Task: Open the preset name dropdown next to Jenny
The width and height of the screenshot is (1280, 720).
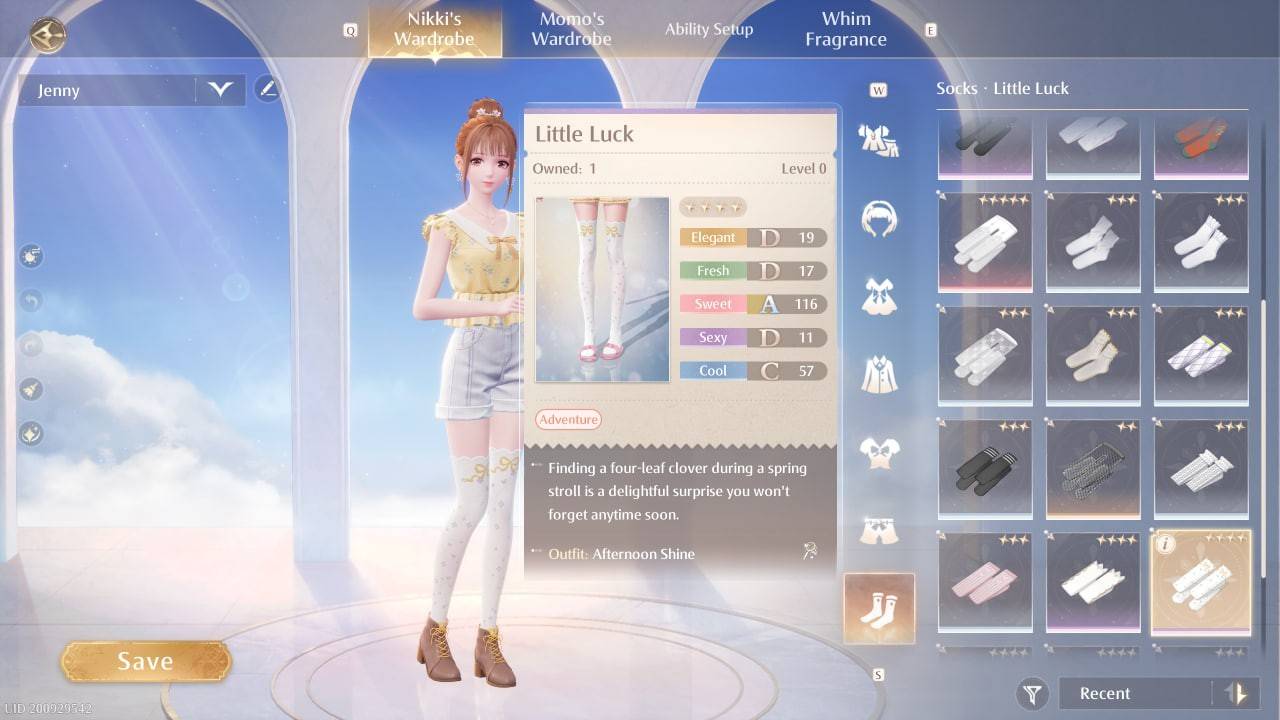Action: 222,90
